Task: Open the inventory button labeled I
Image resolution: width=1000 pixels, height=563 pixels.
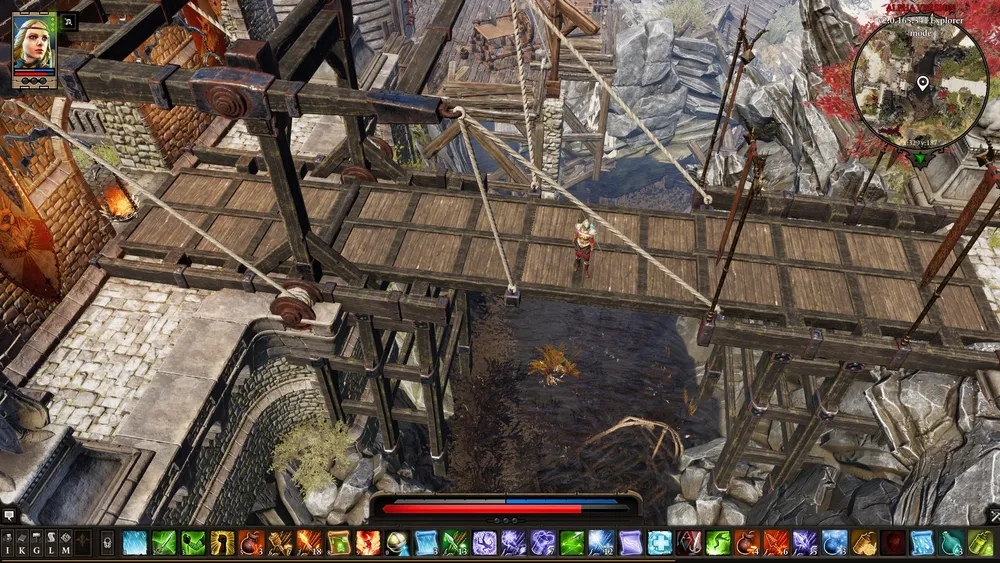Action: pyautogui.click(x=8, y=543)
